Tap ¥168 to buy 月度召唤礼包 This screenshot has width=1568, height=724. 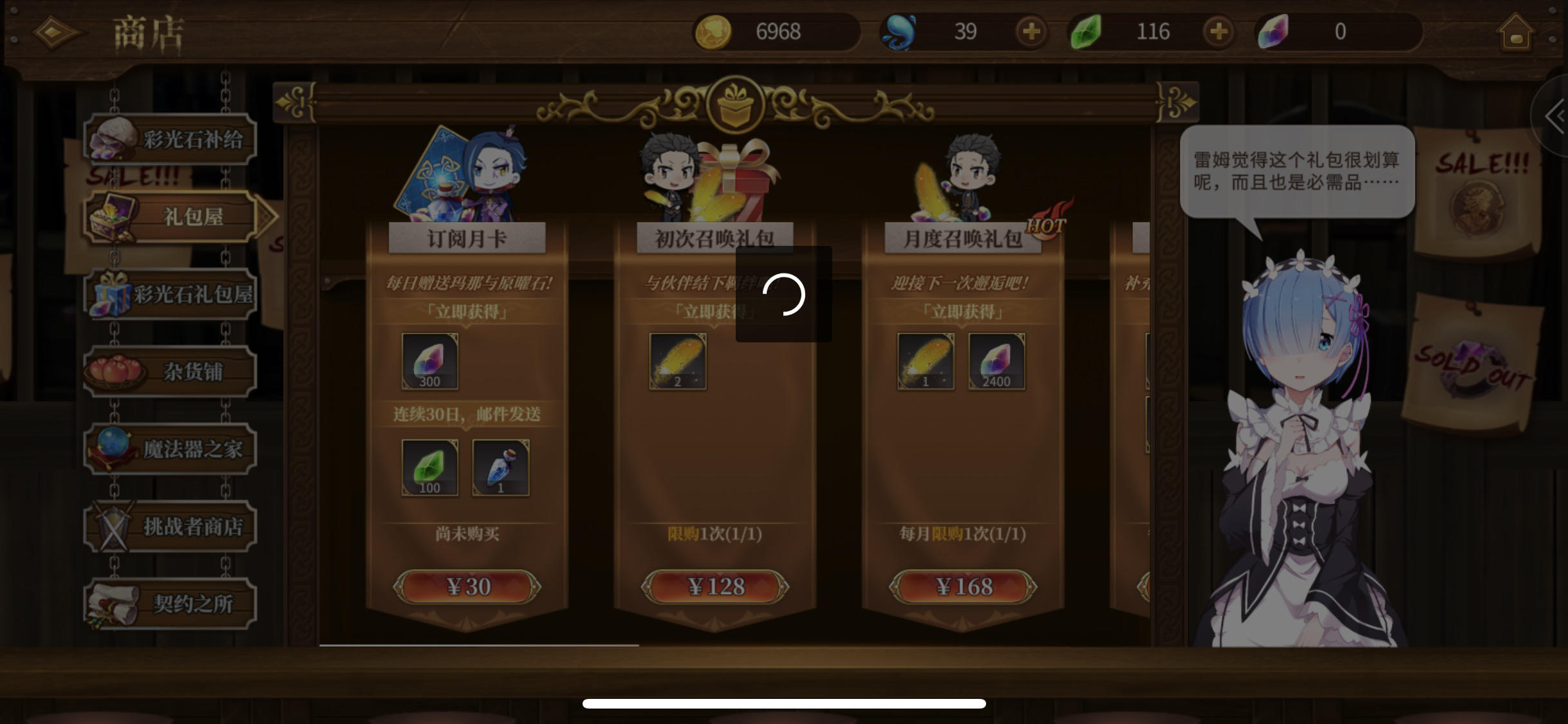(x=962, y=586)
